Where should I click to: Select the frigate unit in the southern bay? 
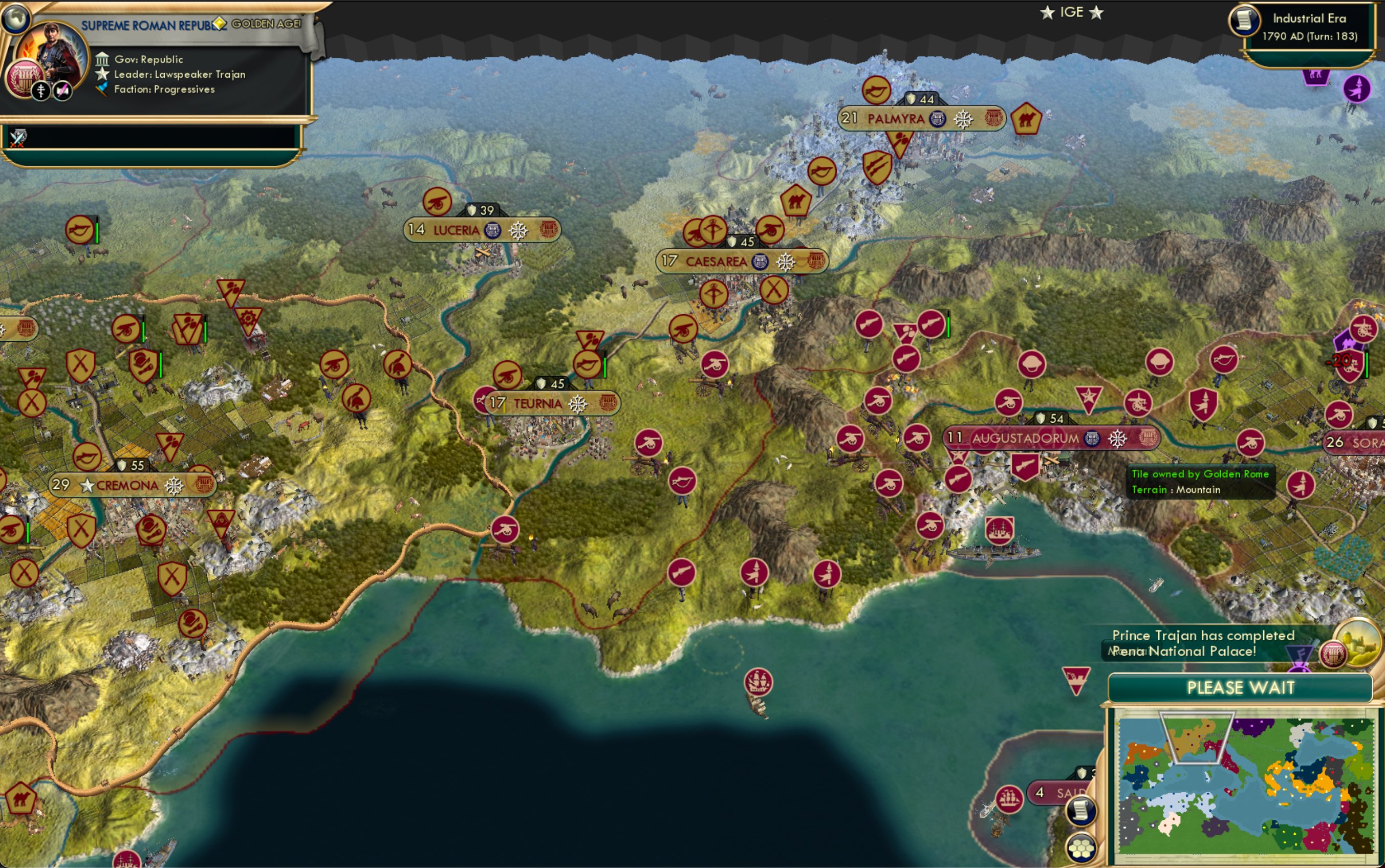coord(759,681)
